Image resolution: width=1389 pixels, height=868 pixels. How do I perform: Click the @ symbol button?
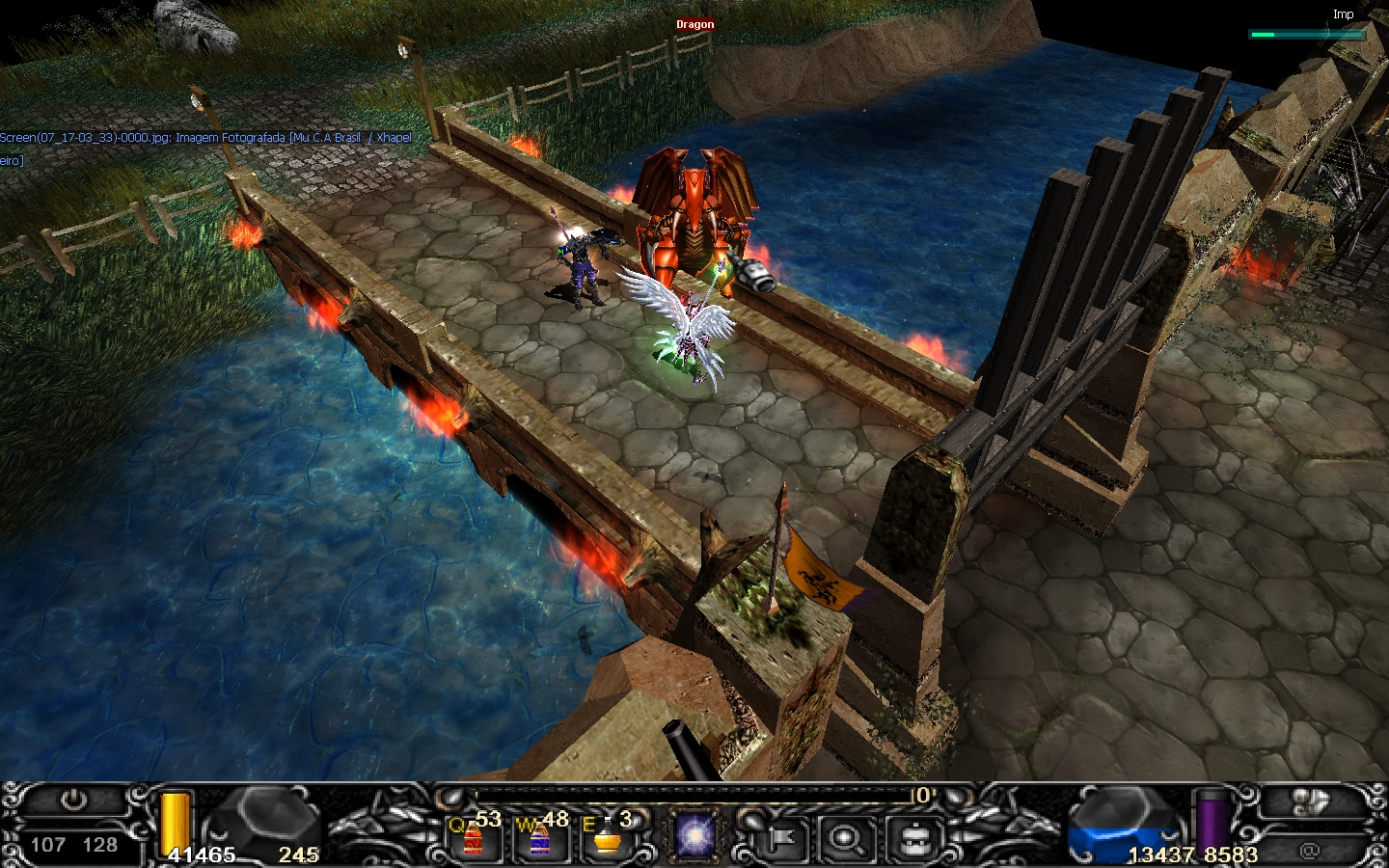click(x=1309, y=850)
